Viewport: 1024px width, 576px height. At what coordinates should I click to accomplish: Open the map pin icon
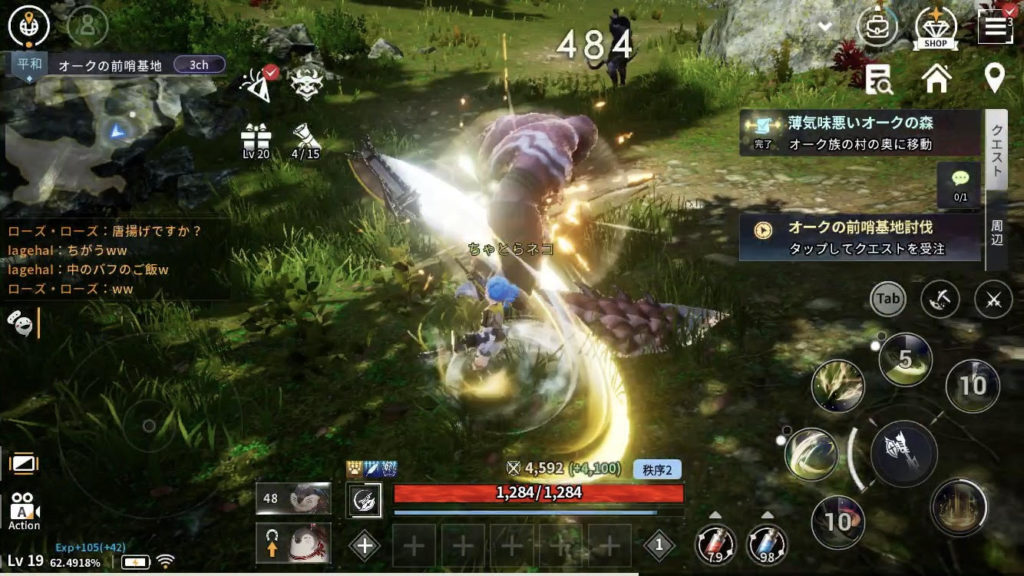(994, 77)
